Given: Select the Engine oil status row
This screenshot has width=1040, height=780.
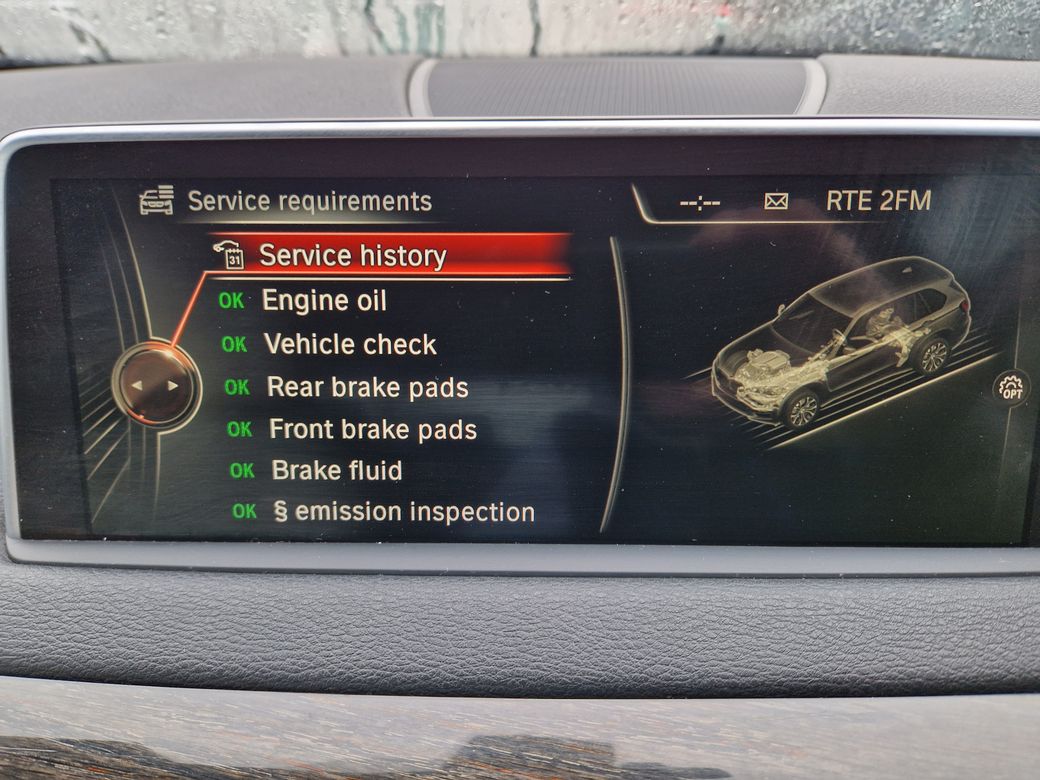Looking at the screenshot, I should (323, 301).
